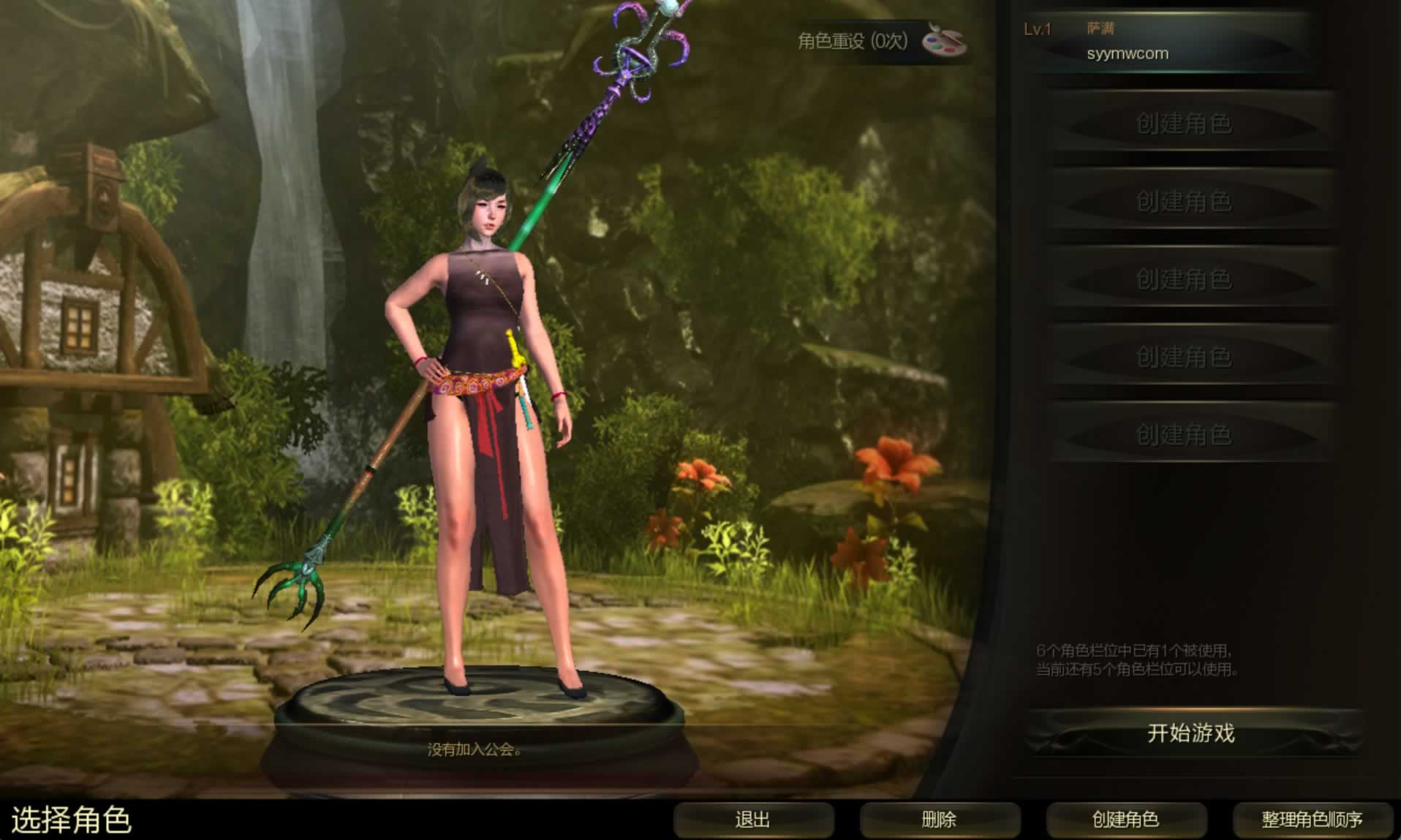Open character reset via the palette icon

coord(943,39)
